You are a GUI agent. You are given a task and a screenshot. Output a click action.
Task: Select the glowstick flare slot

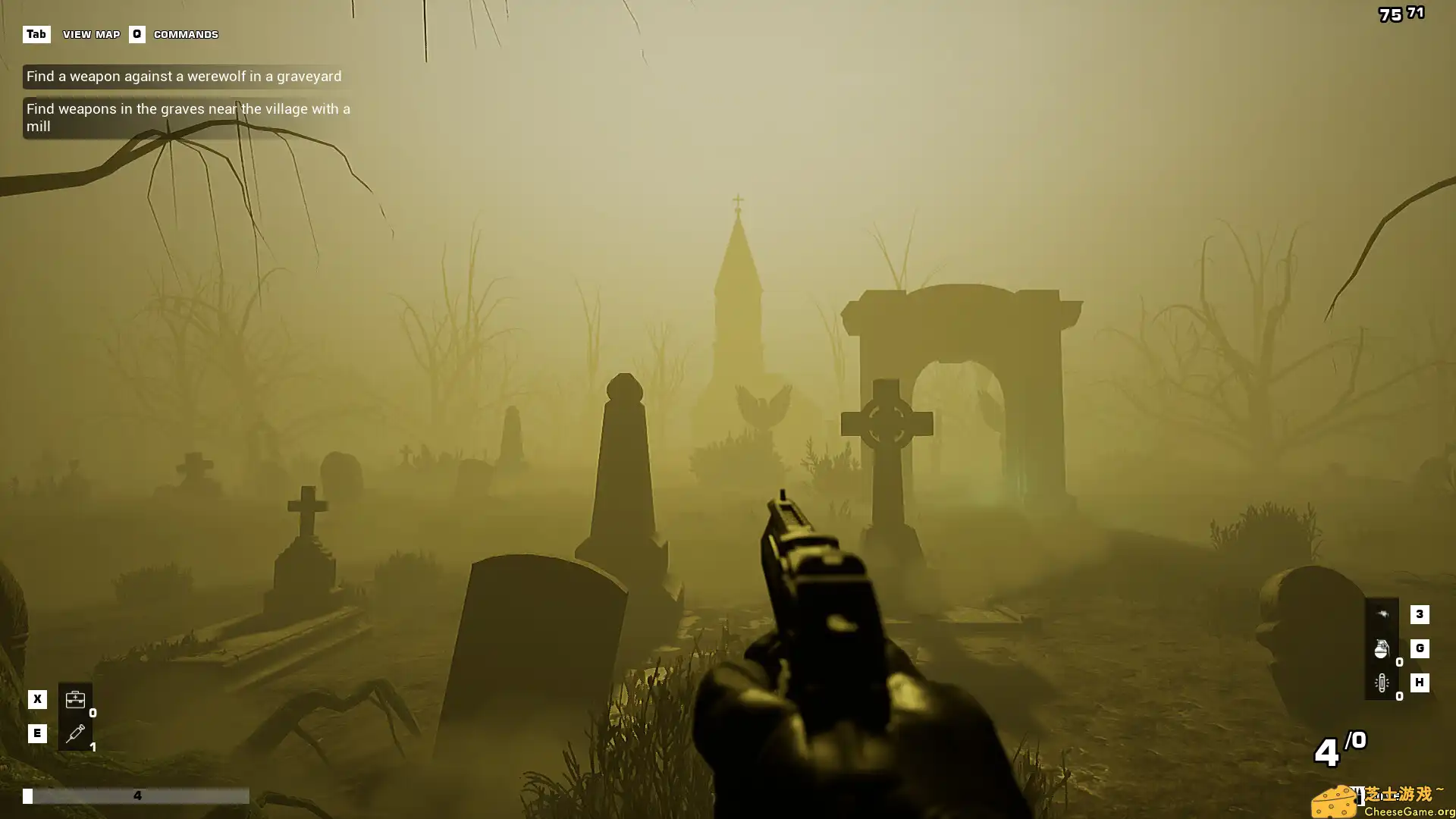(1382, 682)
